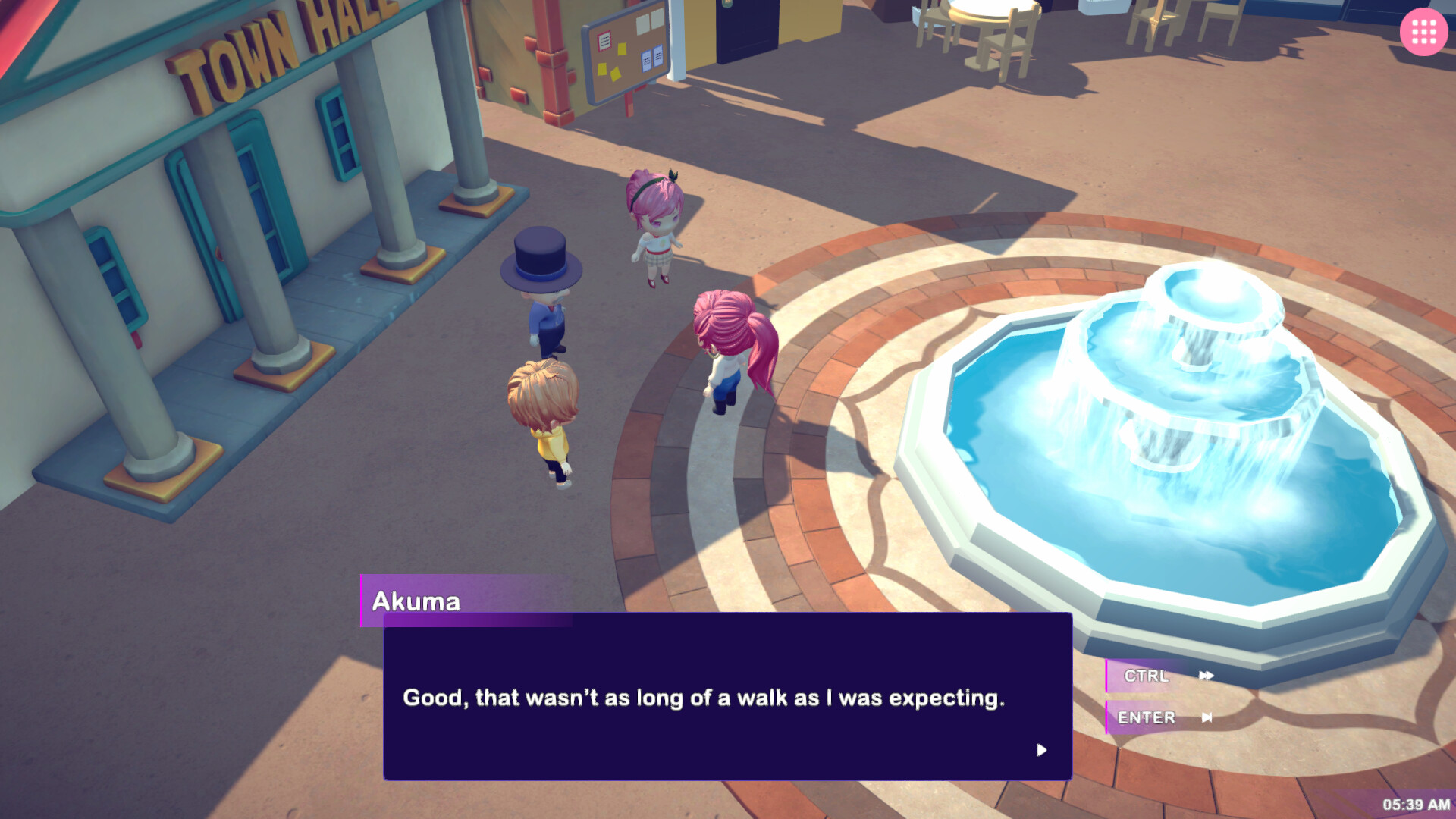Screen dimensions: 1456x819
Task: Click the Akuma nameplate above the dialogue
Action: pyautogui.click(x=416, y=601)
